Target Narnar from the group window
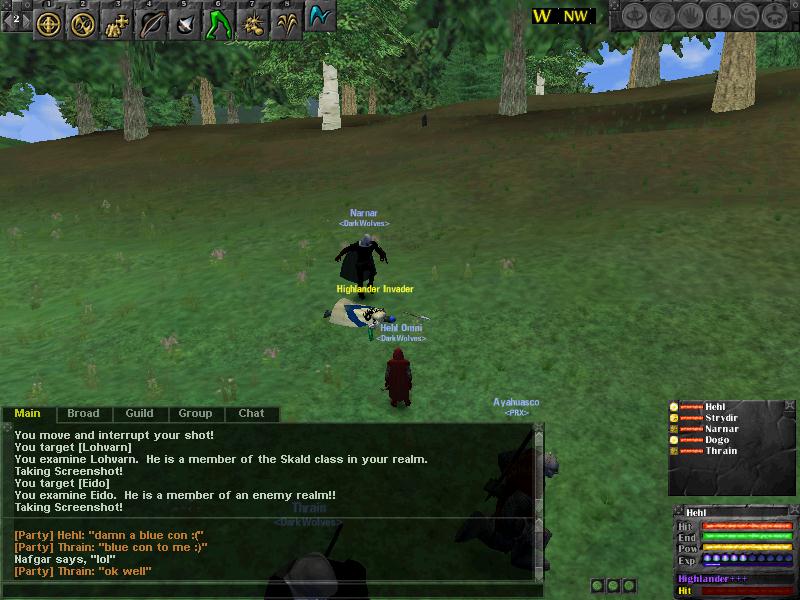The image size is (800, 600). [x=721, y=429]
